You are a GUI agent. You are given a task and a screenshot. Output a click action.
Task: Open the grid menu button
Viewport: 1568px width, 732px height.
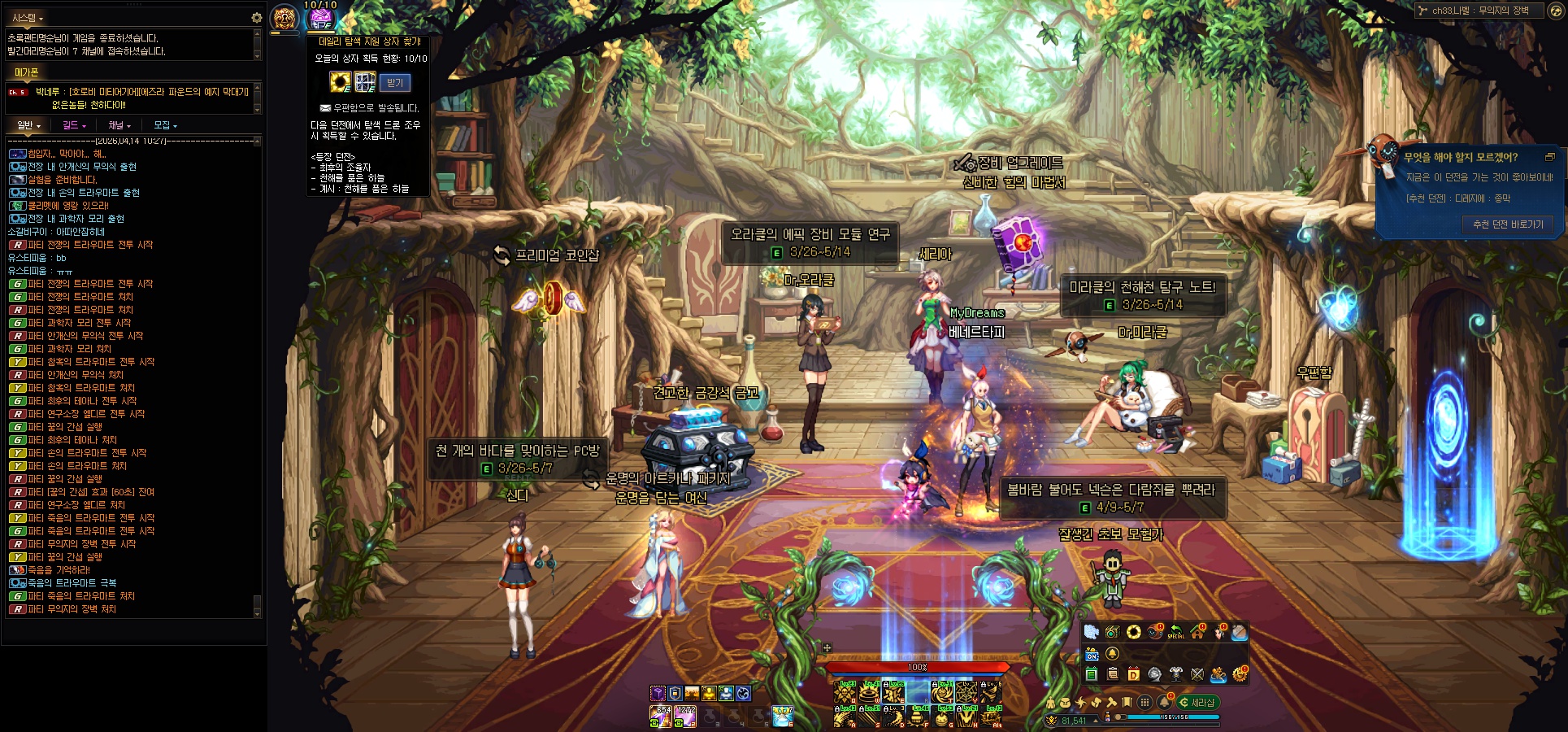click(1145, 702)
